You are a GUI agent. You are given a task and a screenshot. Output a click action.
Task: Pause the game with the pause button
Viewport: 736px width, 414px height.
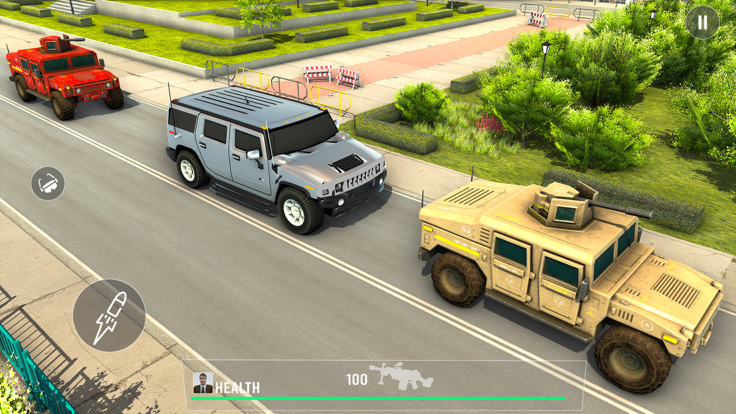point(702,22)
